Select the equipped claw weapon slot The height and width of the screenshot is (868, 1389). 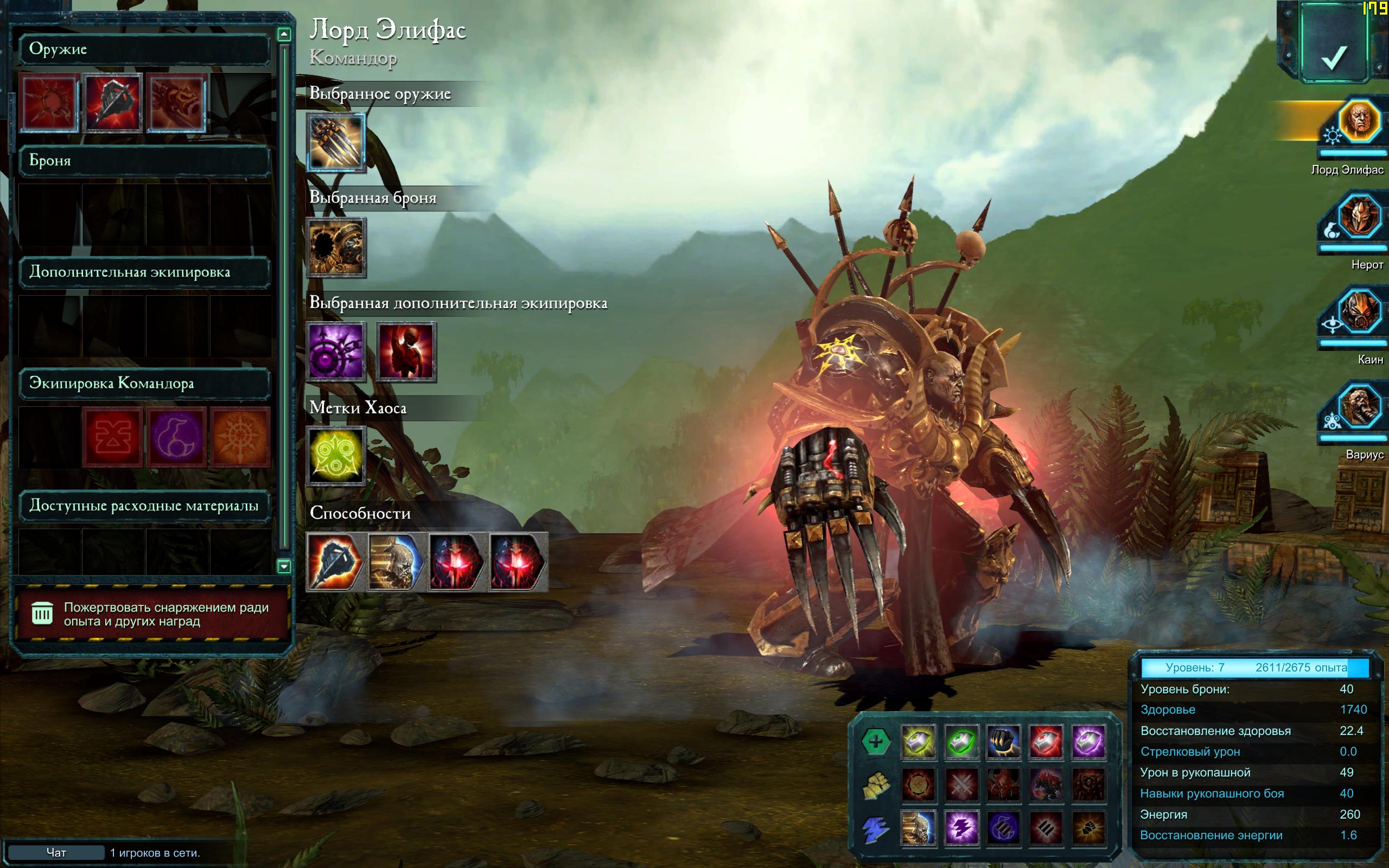pos(336,142)
